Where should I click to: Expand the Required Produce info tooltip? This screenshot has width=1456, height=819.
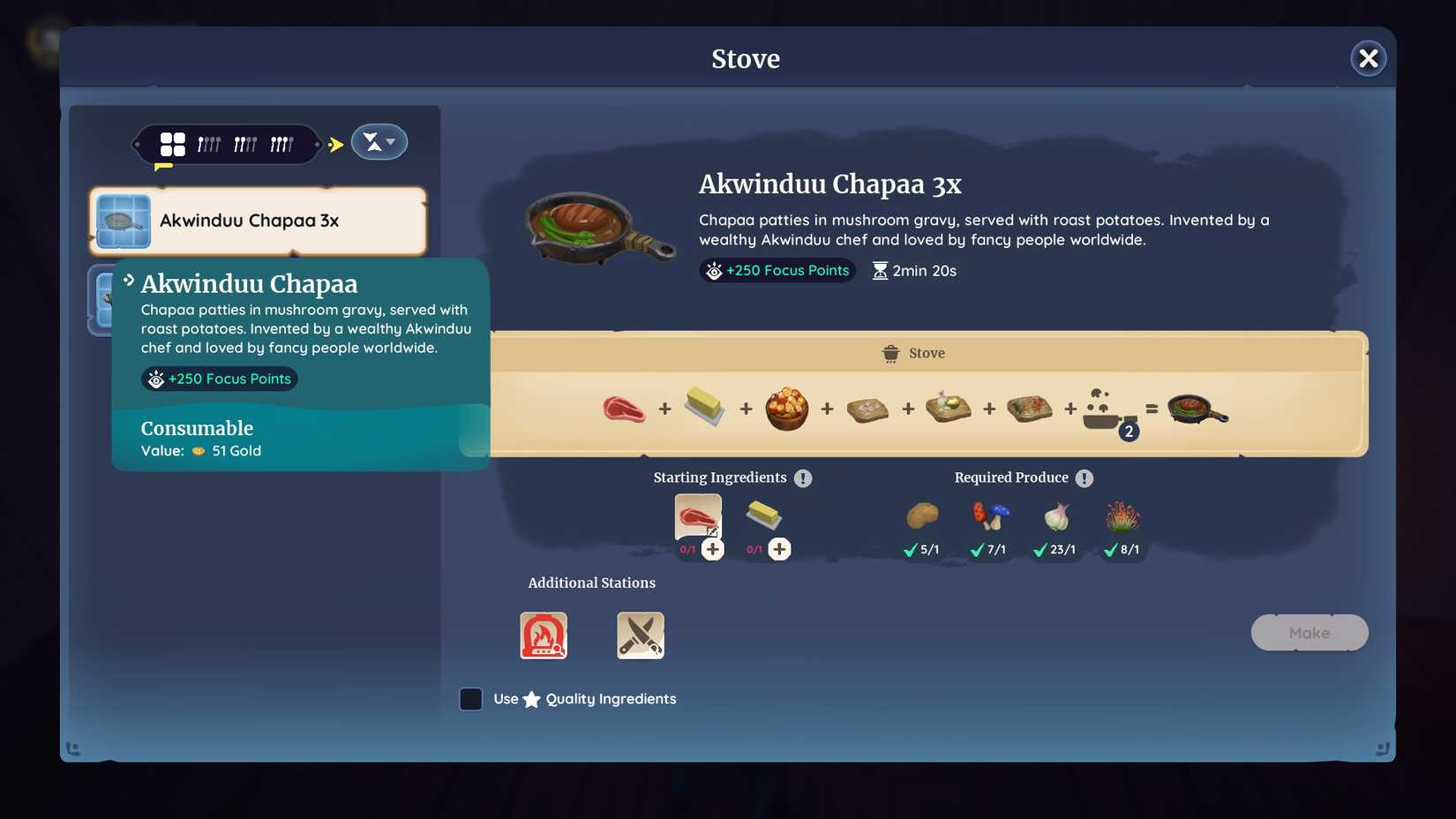(x=1084, y=478)
